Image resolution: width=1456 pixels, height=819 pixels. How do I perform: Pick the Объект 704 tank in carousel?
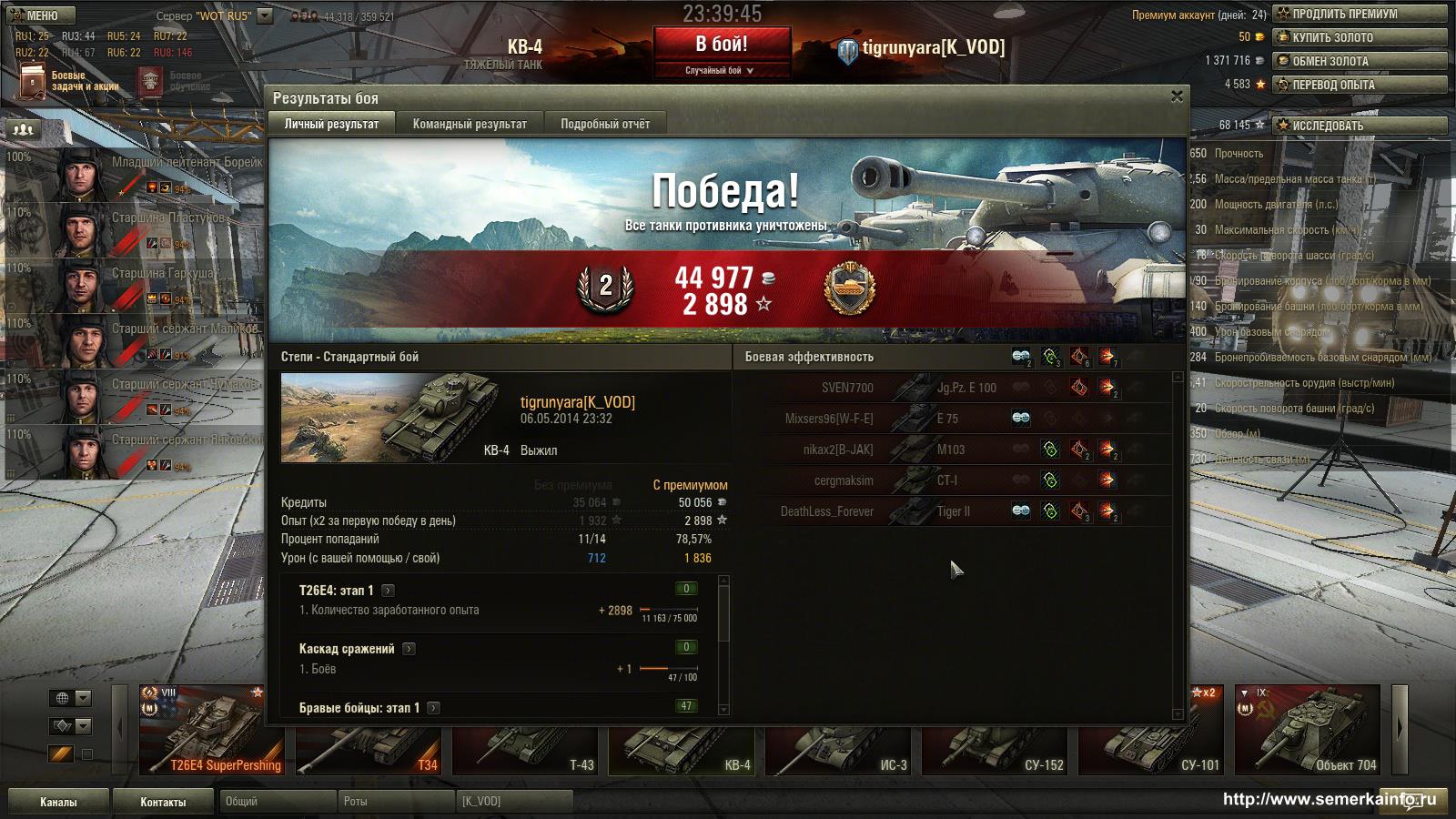(x=1310, y=730)
